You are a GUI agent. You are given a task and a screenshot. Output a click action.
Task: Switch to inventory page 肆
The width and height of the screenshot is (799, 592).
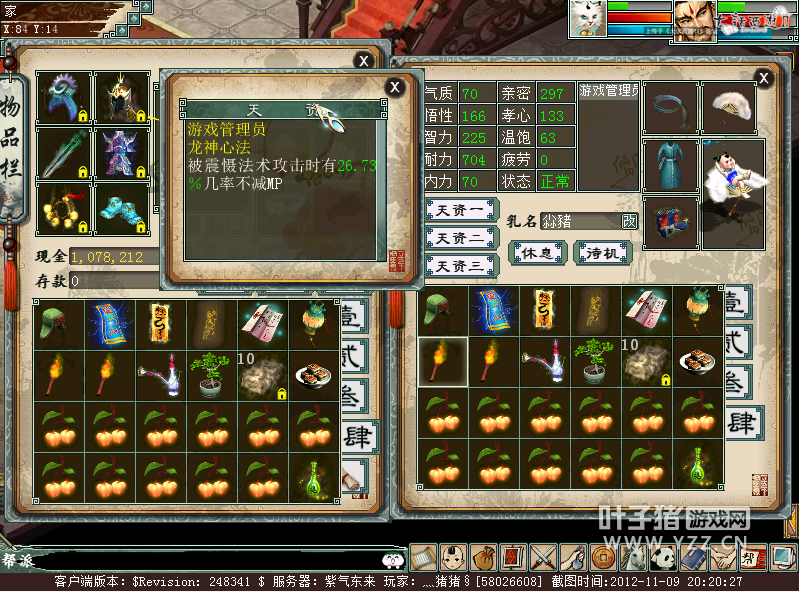click(x=355, y=435)
